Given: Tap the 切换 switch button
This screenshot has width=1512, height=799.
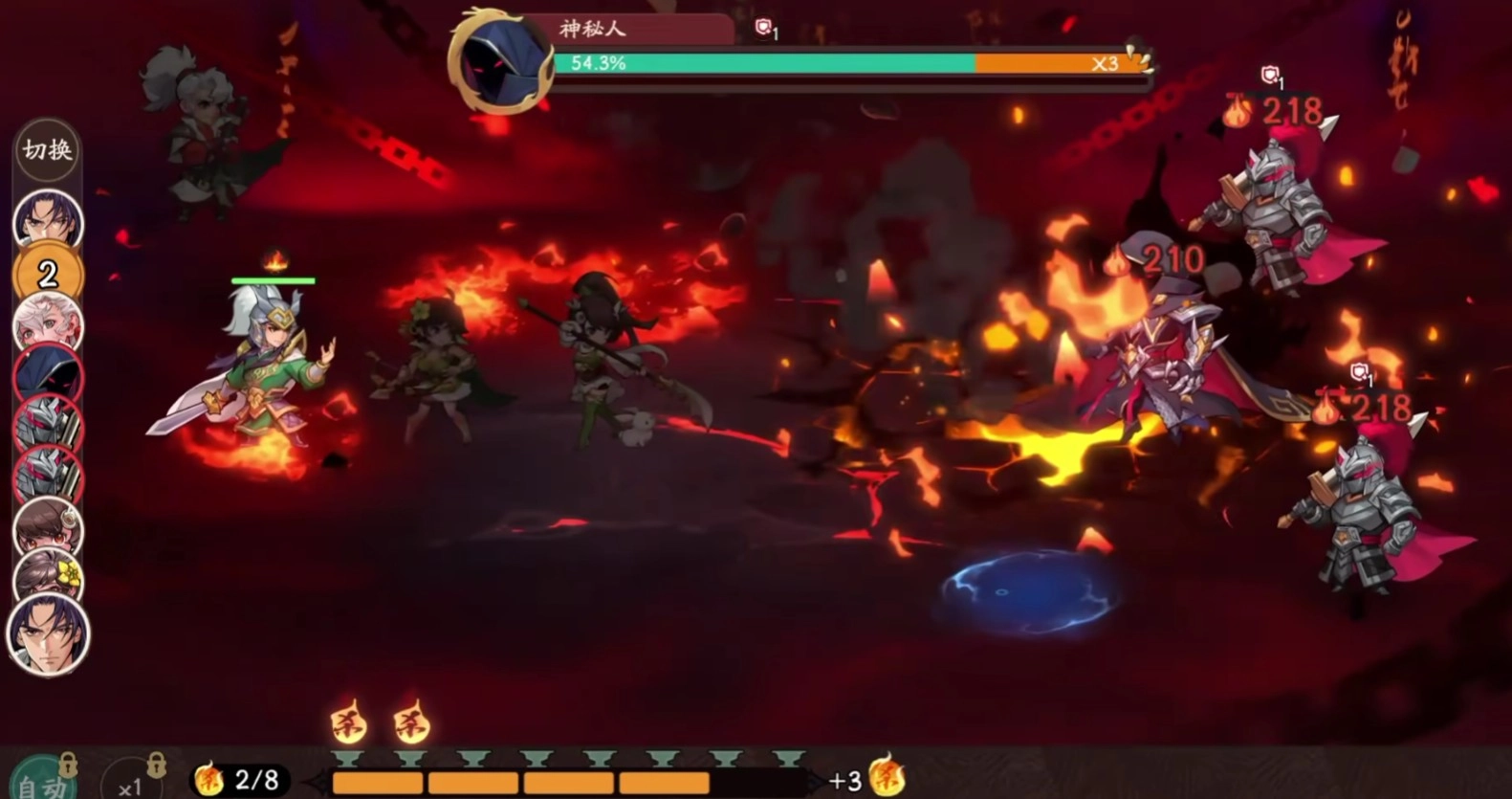Looking at the screenshot, I should pos(47,150).
